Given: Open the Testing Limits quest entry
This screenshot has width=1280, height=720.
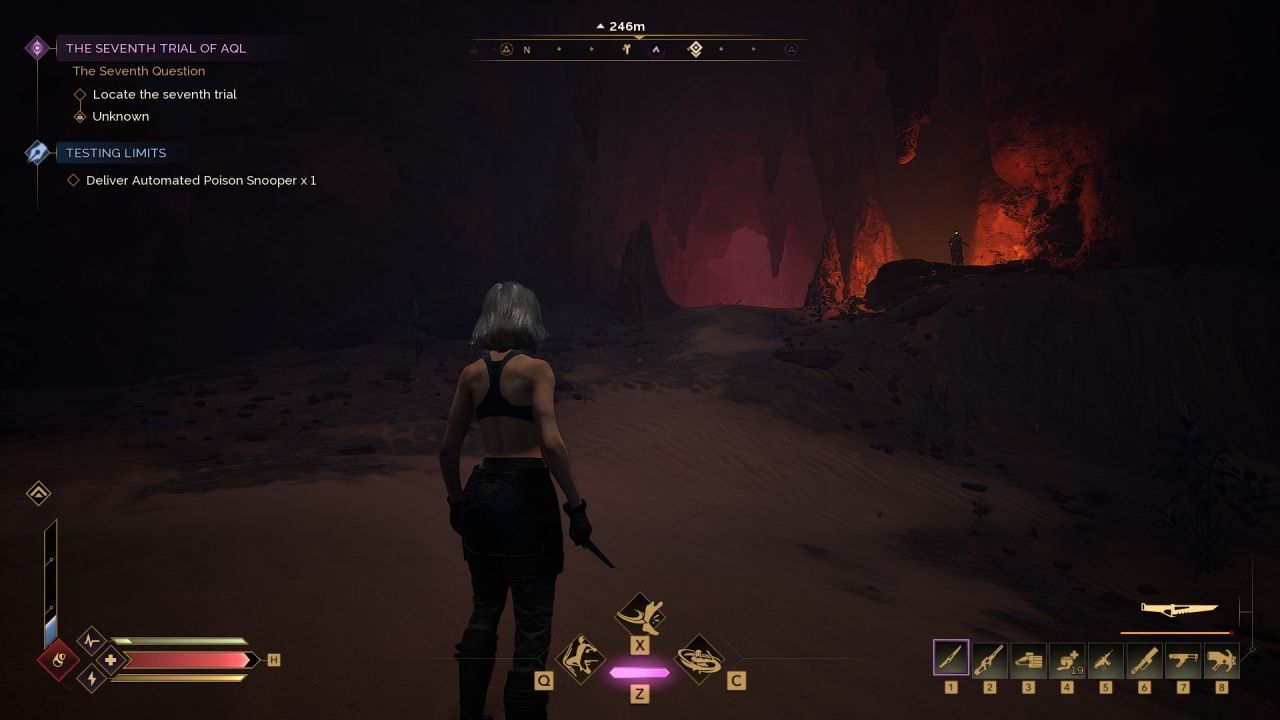Looking at the screenshot, I should [x=116, y=153].
